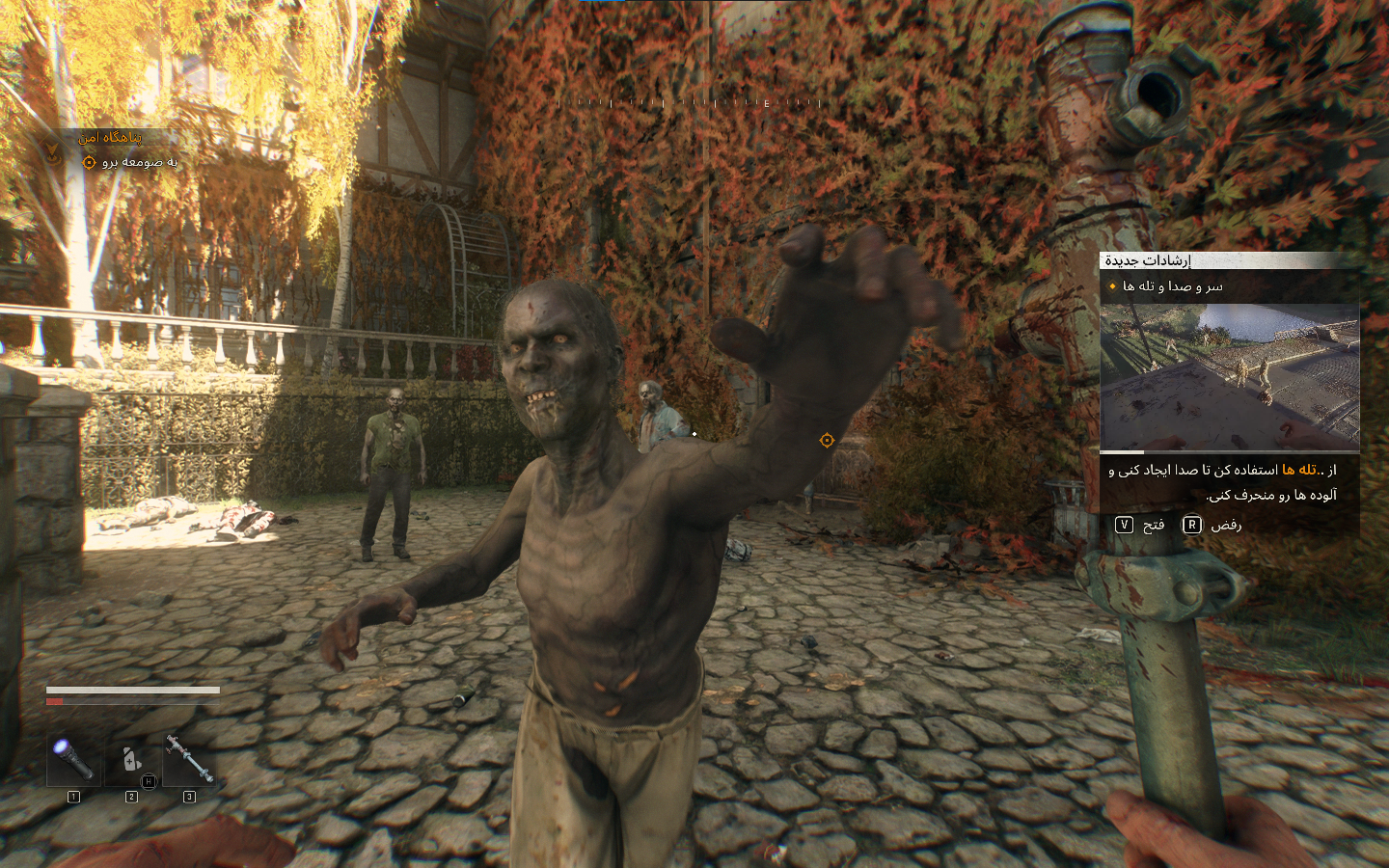This screenshot has width=1389, height=868.
Task: Click the [1] keybind badge under the flashlight
Action: click(x=73, y=797)
